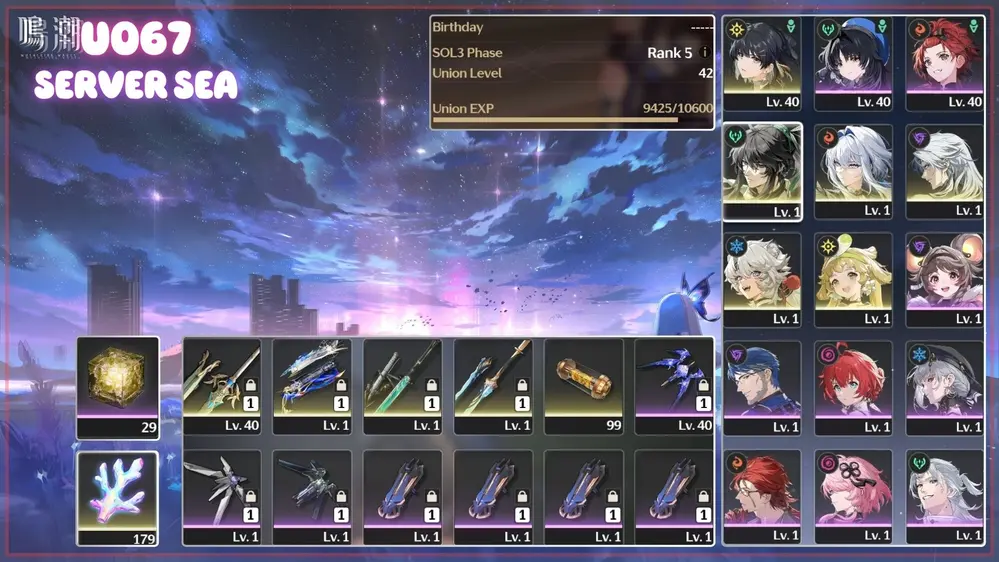This screenshot has width=999, height=562.
Task: Select the brown-haired girl with round ears
Action: pos(944,274)
